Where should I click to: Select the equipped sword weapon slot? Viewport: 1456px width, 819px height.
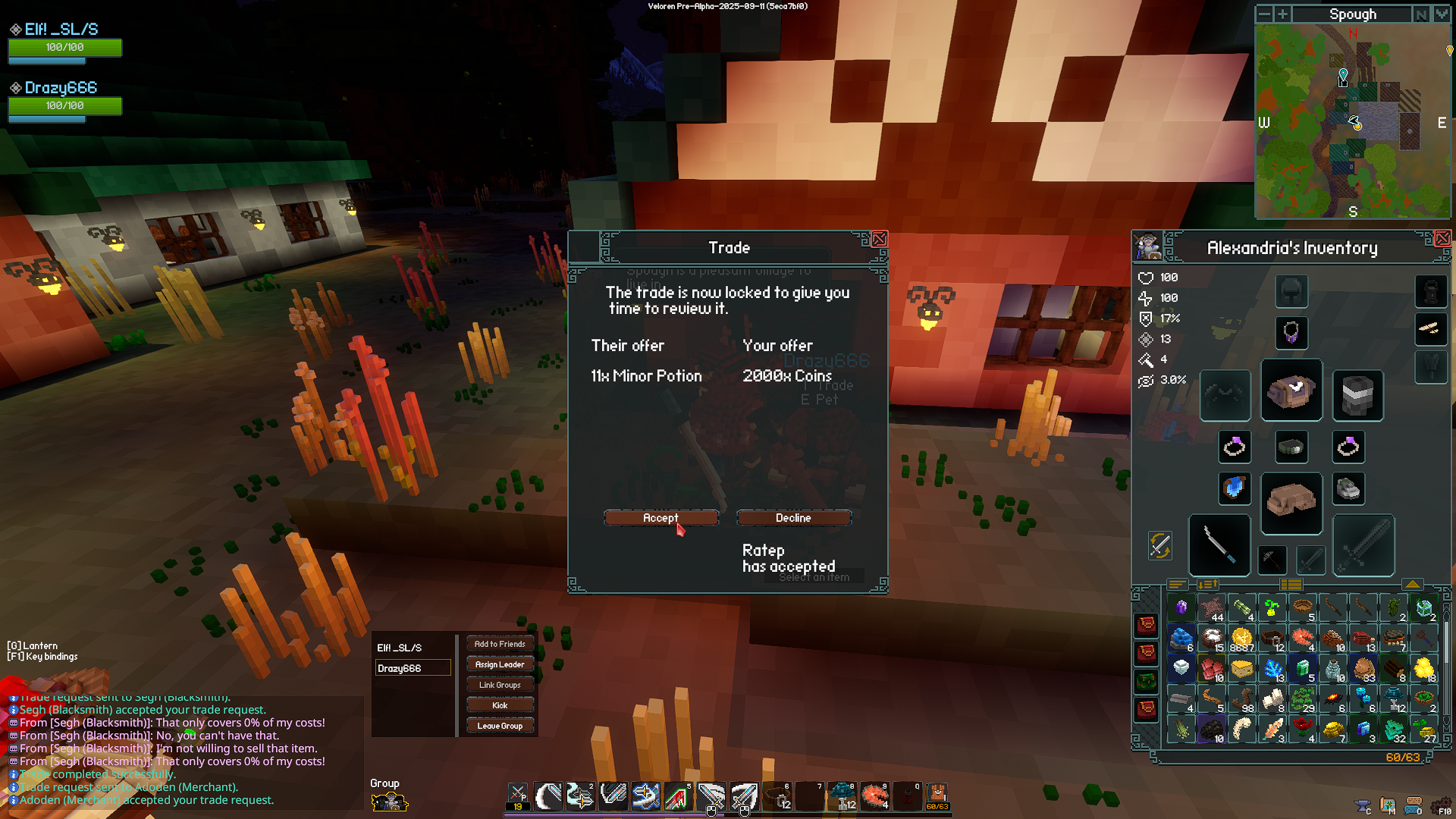tap(1219, 545)
